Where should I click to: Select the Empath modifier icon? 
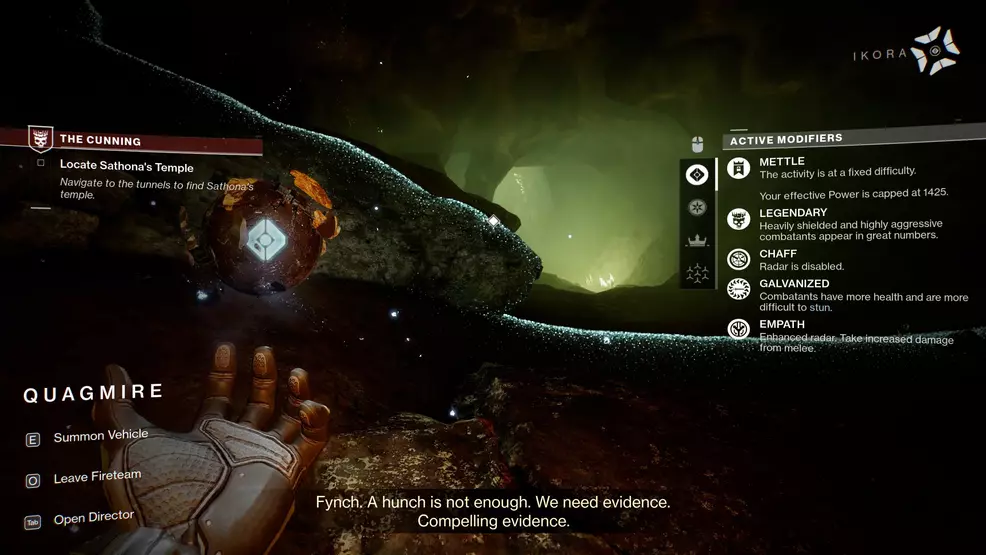pos(739,327)
